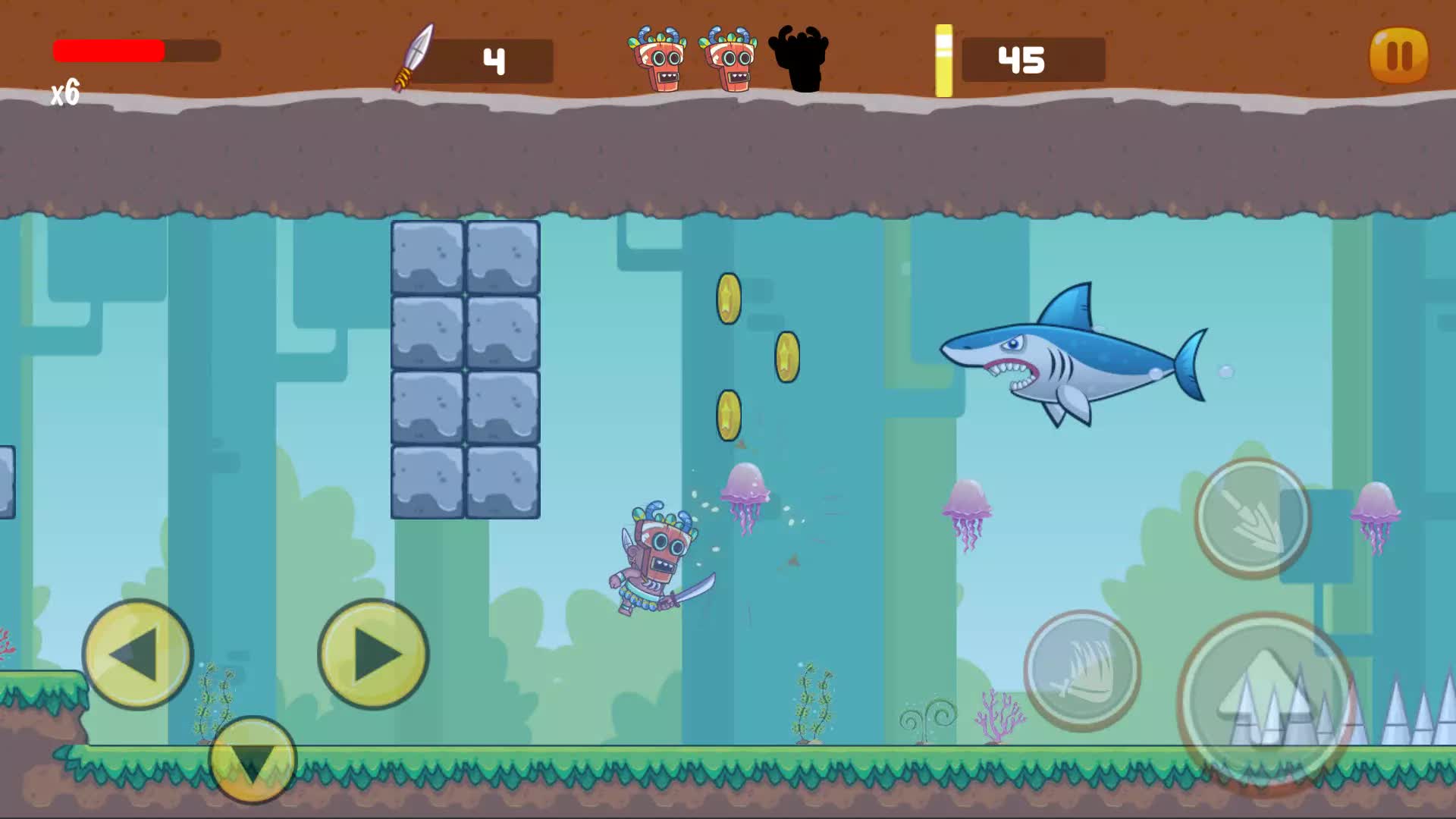Viewport: 1456px width, 819px height.
Task: Click the spear ammo counter showing 4
Action: (x=495, y=59)
